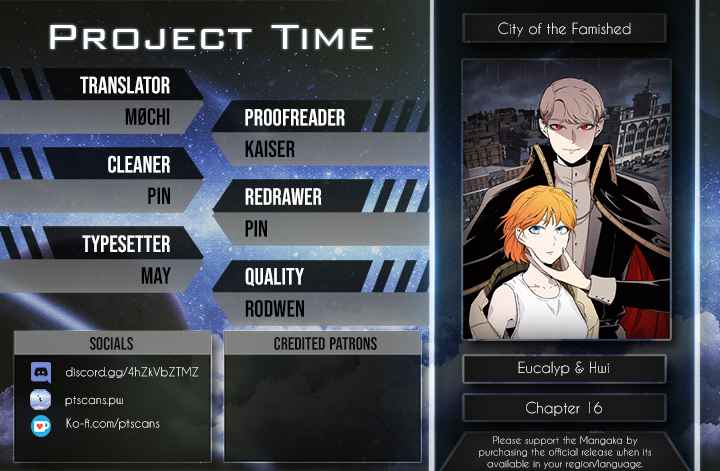The width and height of the screenshot is (720, 471).
Task: Click the Ko-fi heart cup icon
Action: (x=41, y=424)
